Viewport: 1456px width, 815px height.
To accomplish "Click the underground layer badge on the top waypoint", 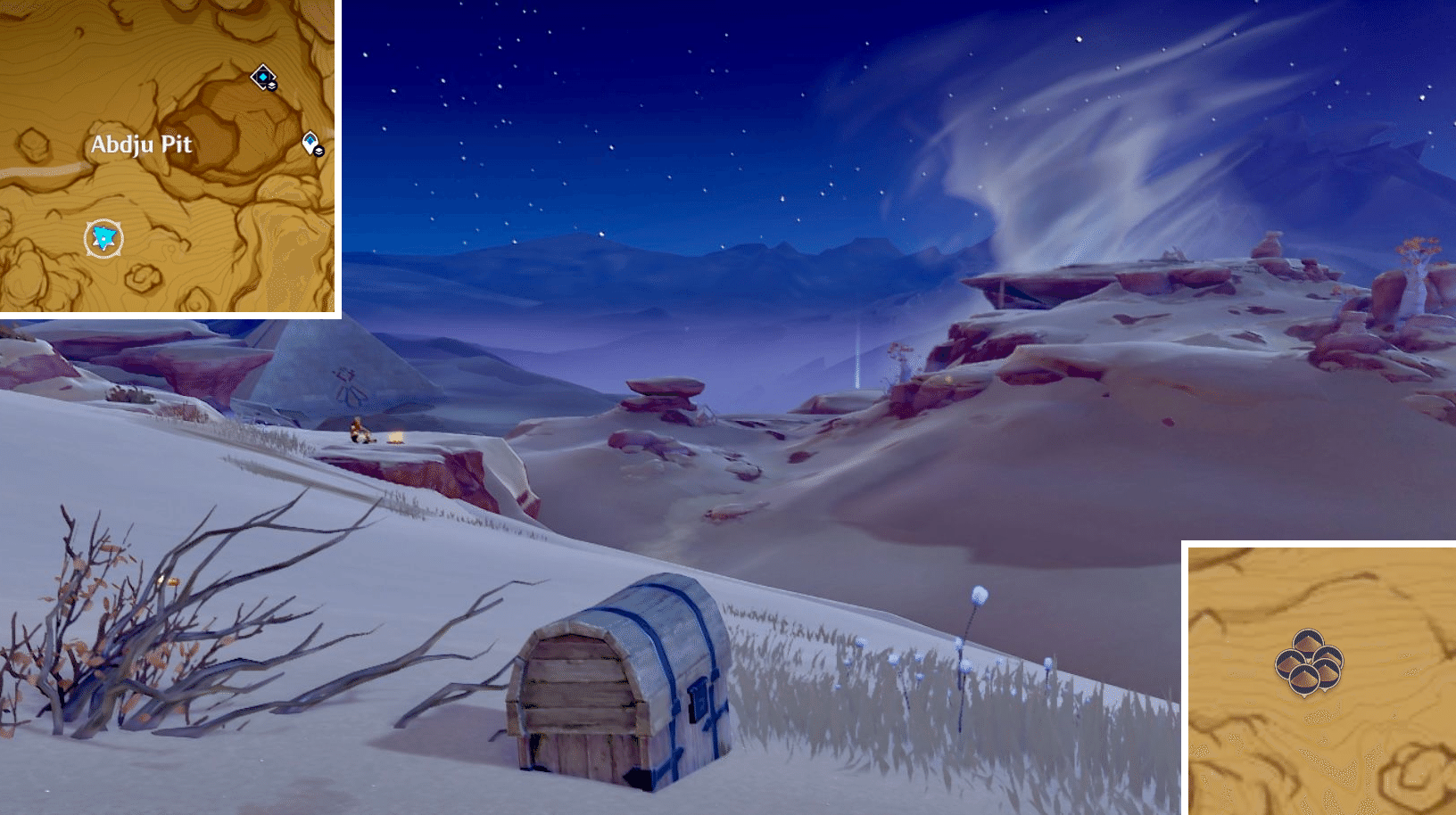I will (x=271, y=86).
